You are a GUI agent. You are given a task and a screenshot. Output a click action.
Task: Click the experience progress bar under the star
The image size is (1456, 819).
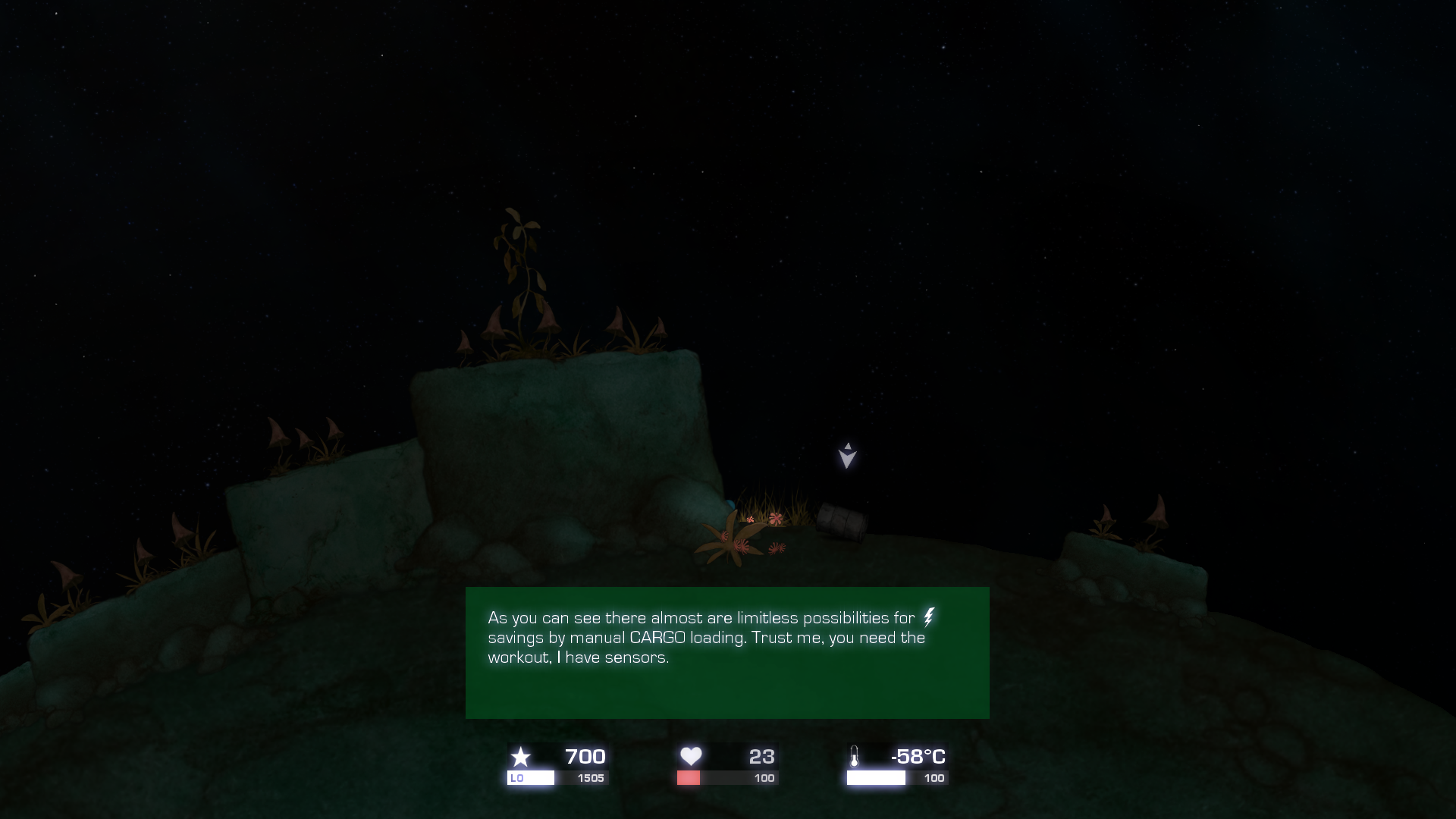point(557,778)
